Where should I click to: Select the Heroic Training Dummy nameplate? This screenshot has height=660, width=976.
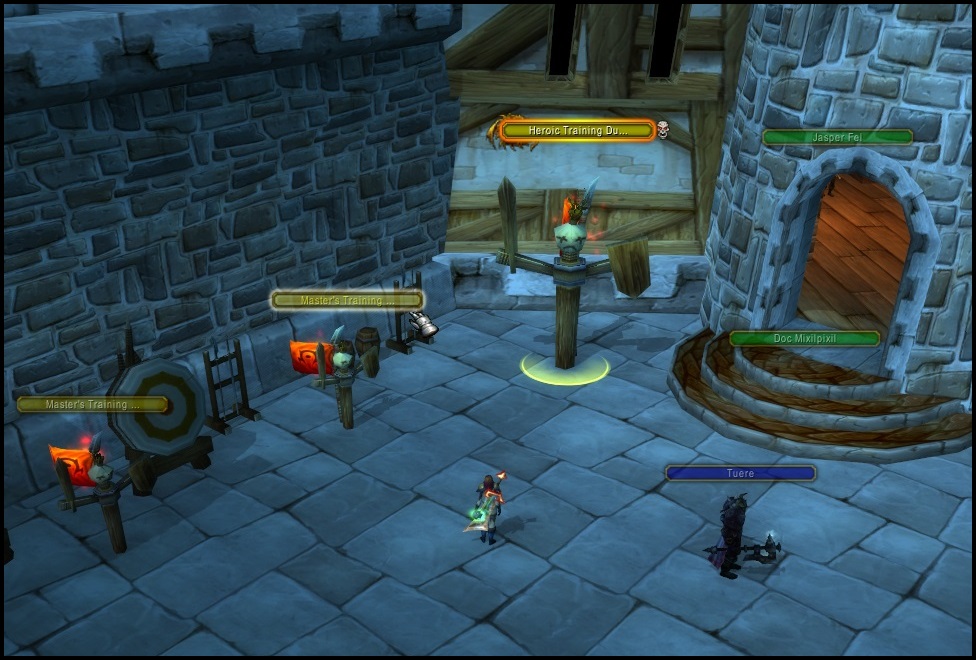point(577,131)
